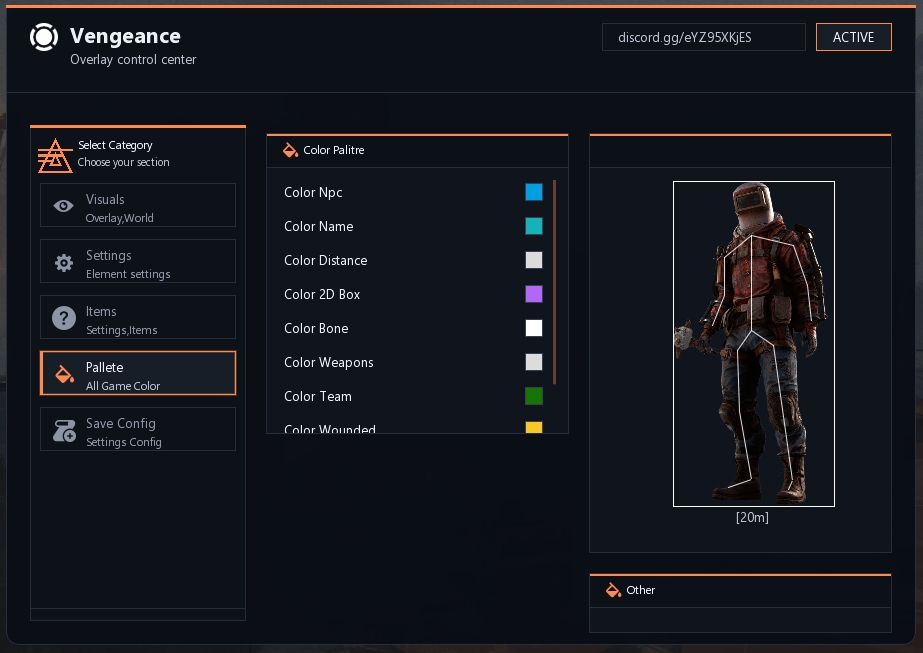Select the Color Bone white swatch
The height and width of the screenshot is (653, 923).
click(x=534, y=328)
